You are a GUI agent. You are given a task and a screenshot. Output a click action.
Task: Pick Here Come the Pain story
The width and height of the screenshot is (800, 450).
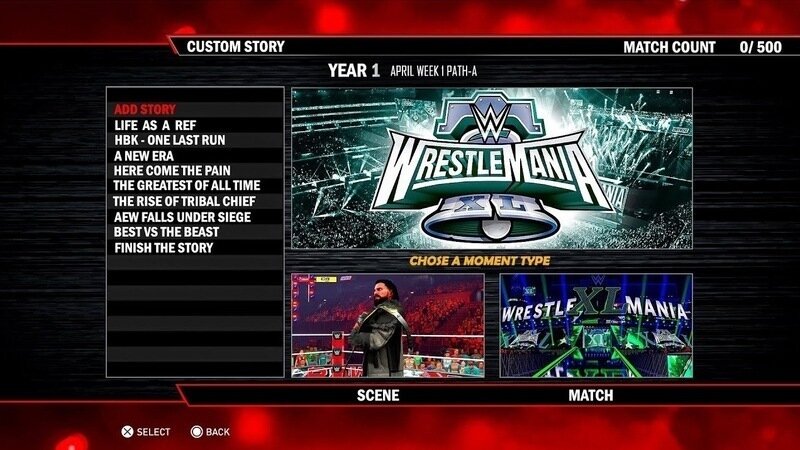pos(171,171)
